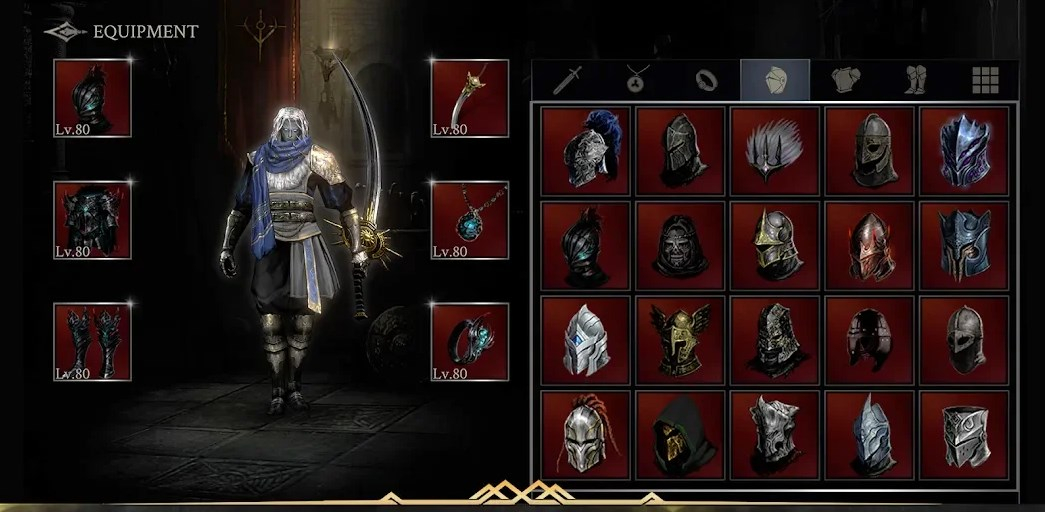Image resolution: width=1045 pixels, height=512 pixels.
Task: Choose the red-plumed steel knight helm
Action: coord(586,434)
